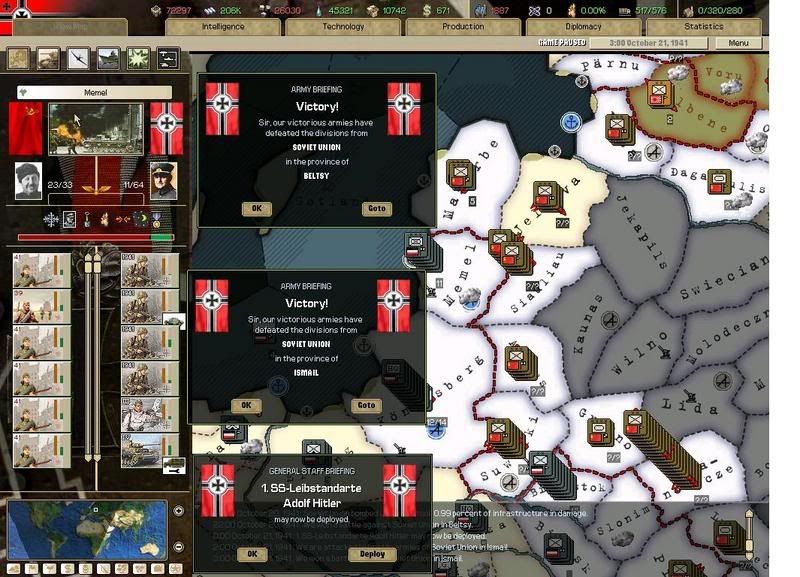Image resolution: width=800 pixels, height=577 pixels.
Task: Deploy the 1. SS-Leibstandarte Adolf Hitler division
Action: [371, 553]
